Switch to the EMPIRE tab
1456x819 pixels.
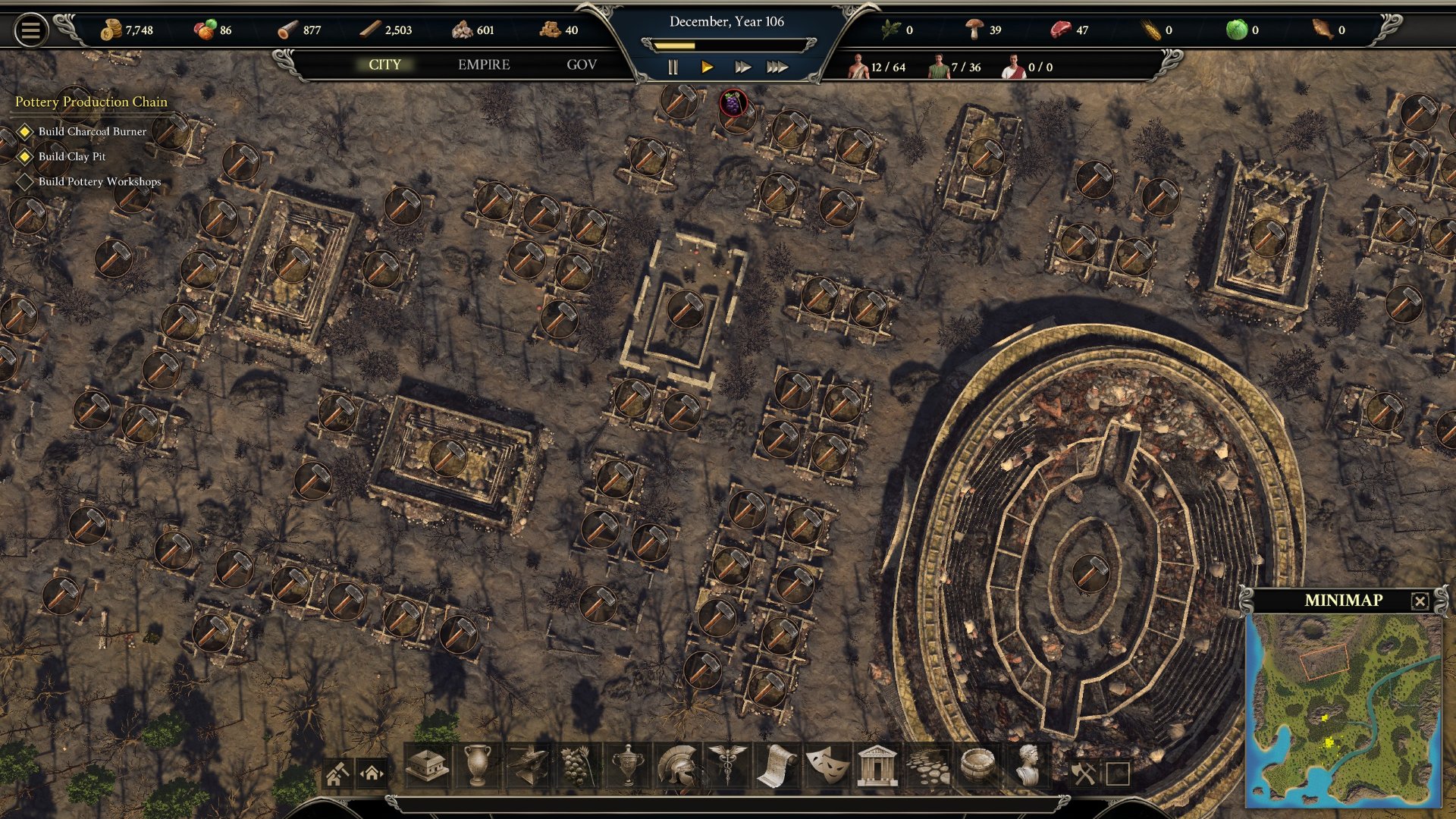tap(484, 65)
